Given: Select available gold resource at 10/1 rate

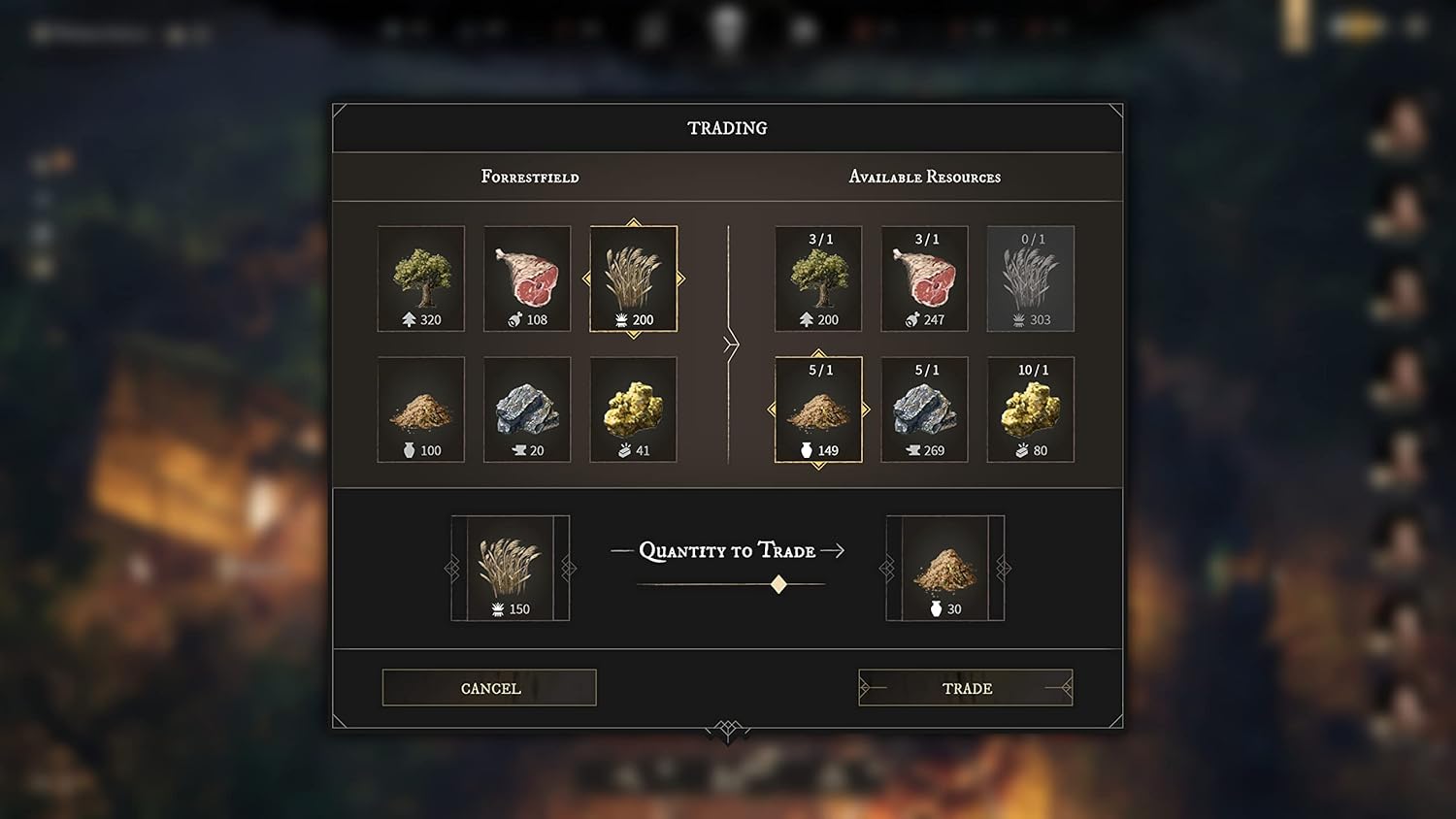Looking at the screenshot, I should [x=1031, y=409].
